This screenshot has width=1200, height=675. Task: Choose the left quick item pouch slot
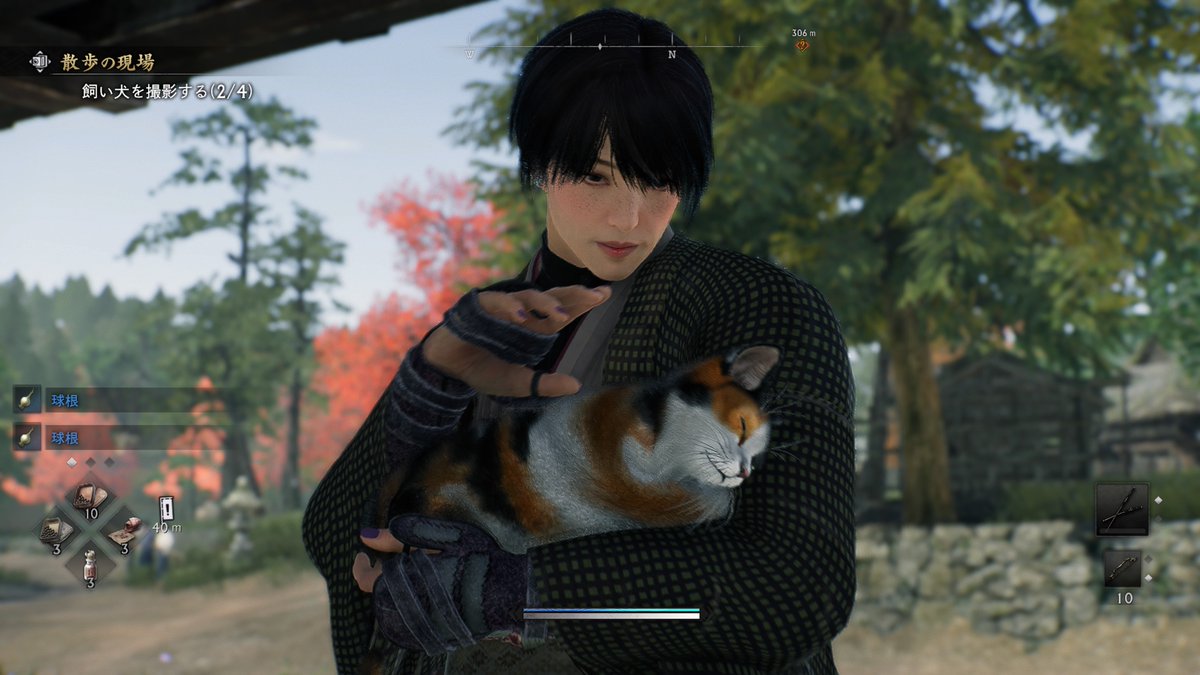[56, 529]
